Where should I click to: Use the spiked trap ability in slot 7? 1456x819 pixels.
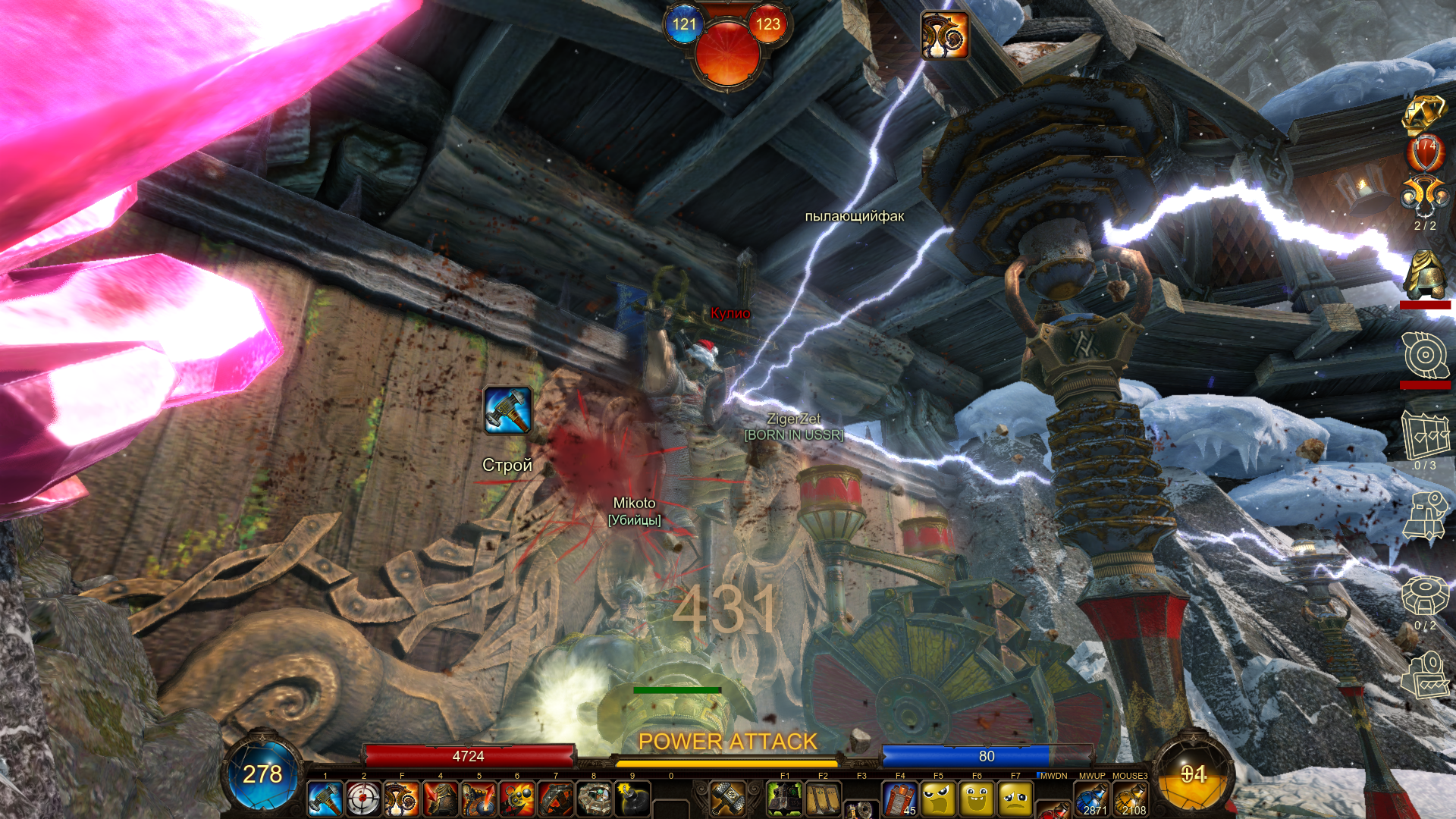tap(556, 799)
